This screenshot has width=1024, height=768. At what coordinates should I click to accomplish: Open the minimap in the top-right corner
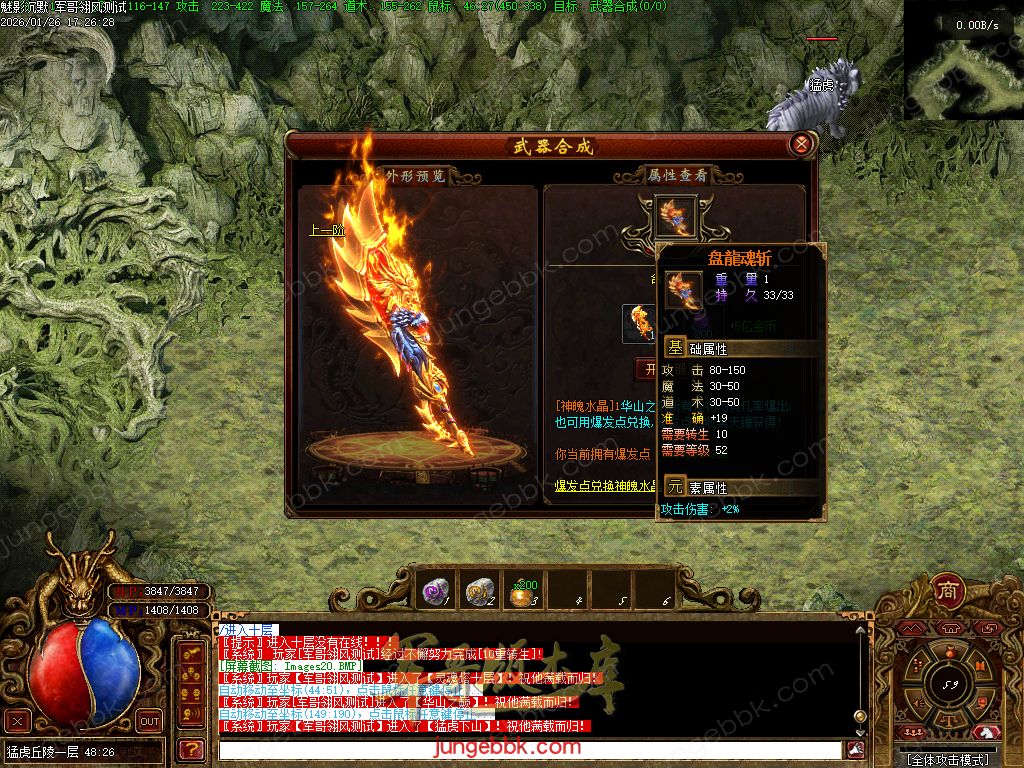click(x=962, y=60)
